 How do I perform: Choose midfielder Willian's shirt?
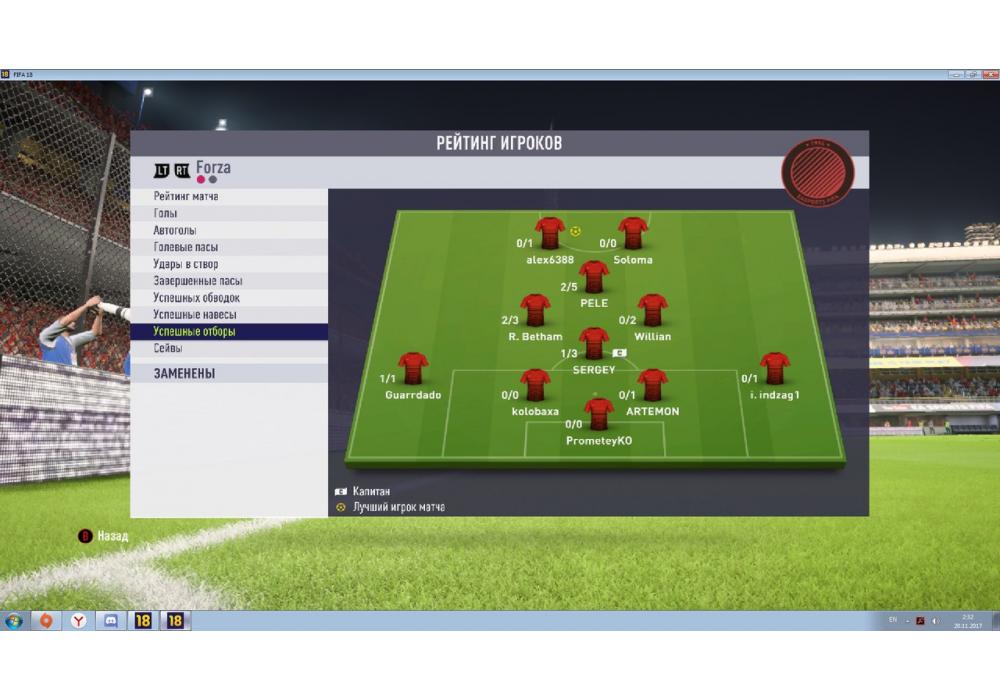[653, 310]
